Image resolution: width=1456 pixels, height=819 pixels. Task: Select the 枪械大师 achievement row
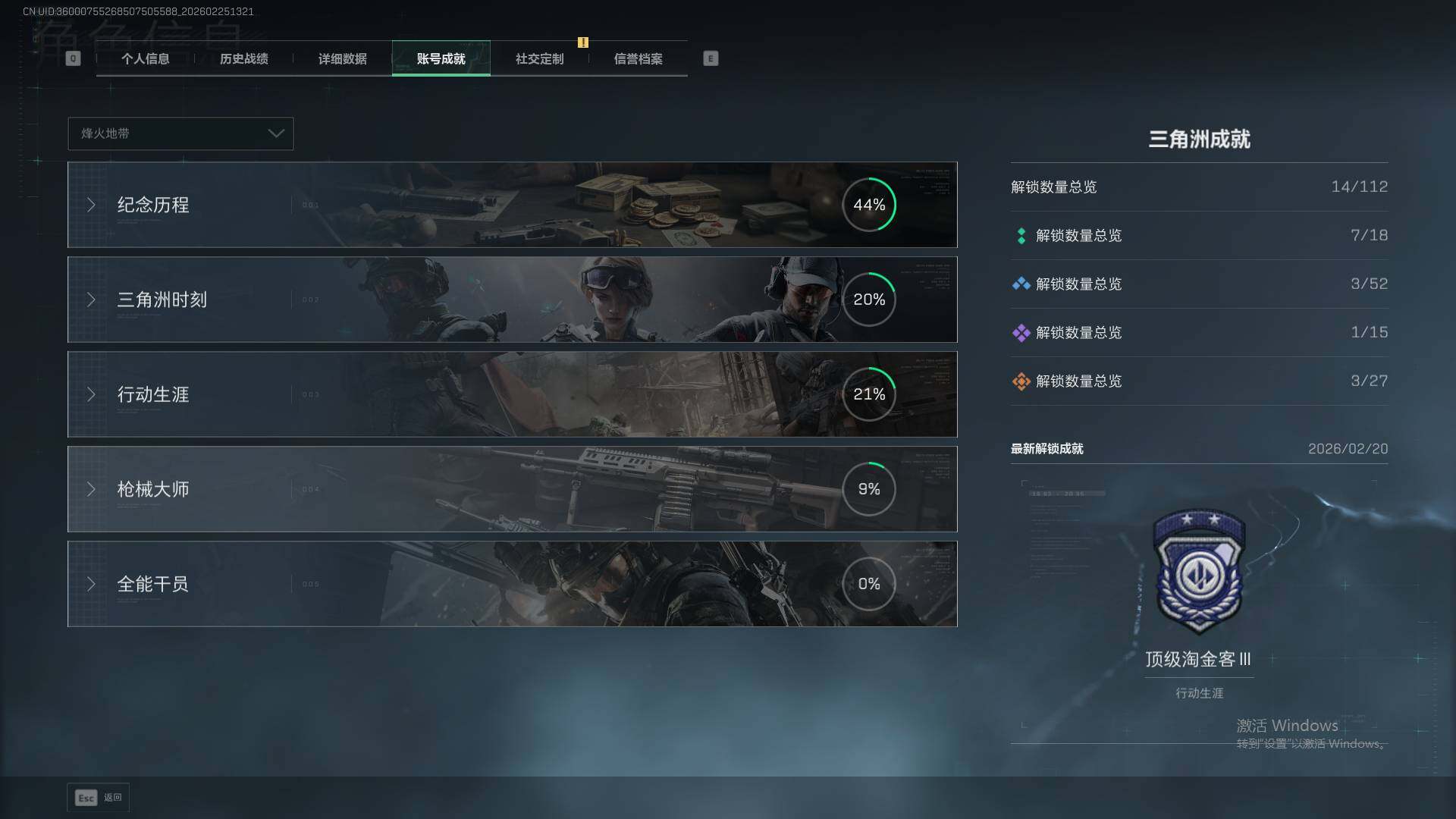coord(512,489)
